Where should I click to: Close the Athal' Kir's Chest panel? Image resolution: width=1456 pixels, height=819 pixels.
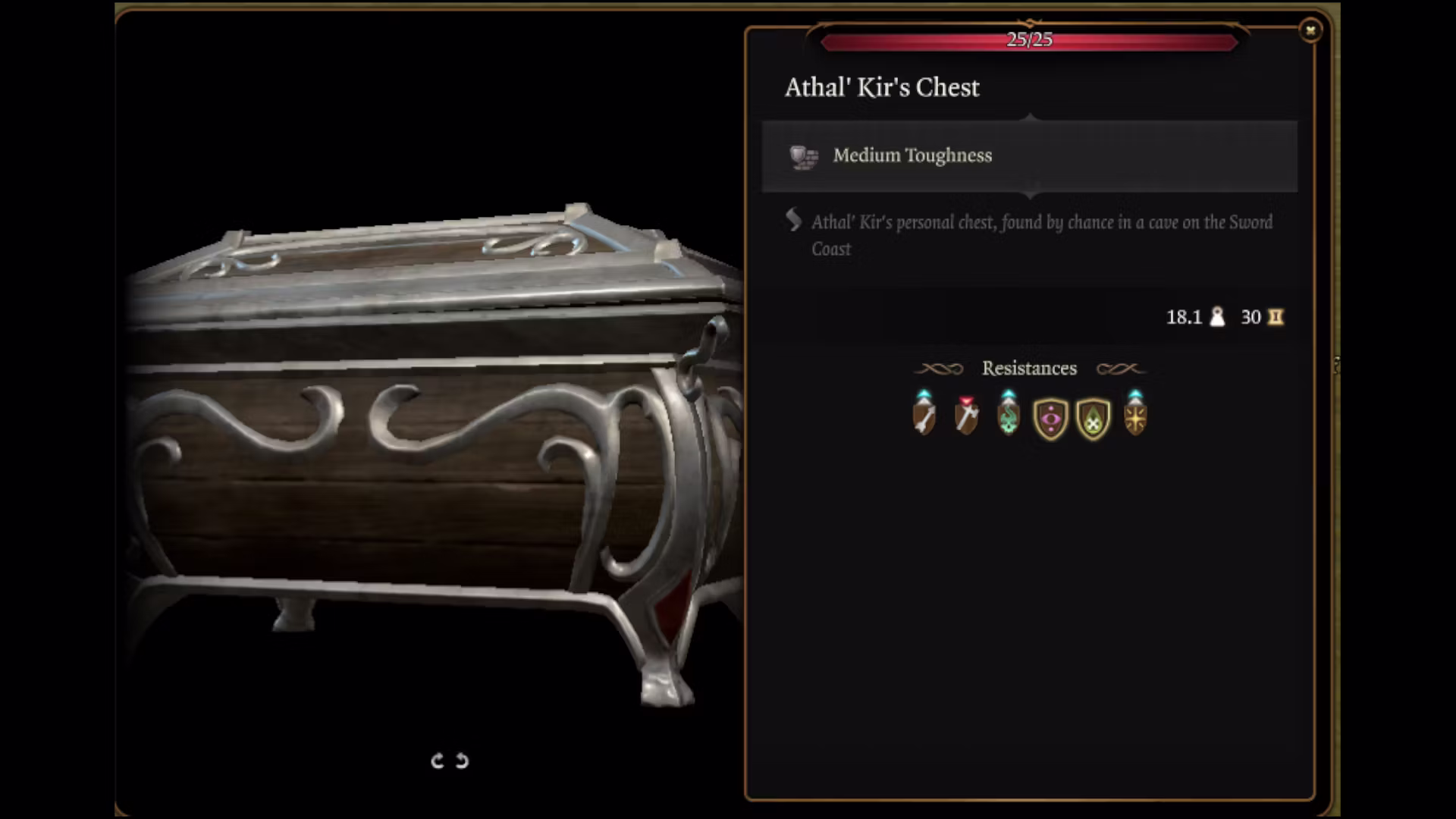click(1310, 29)
